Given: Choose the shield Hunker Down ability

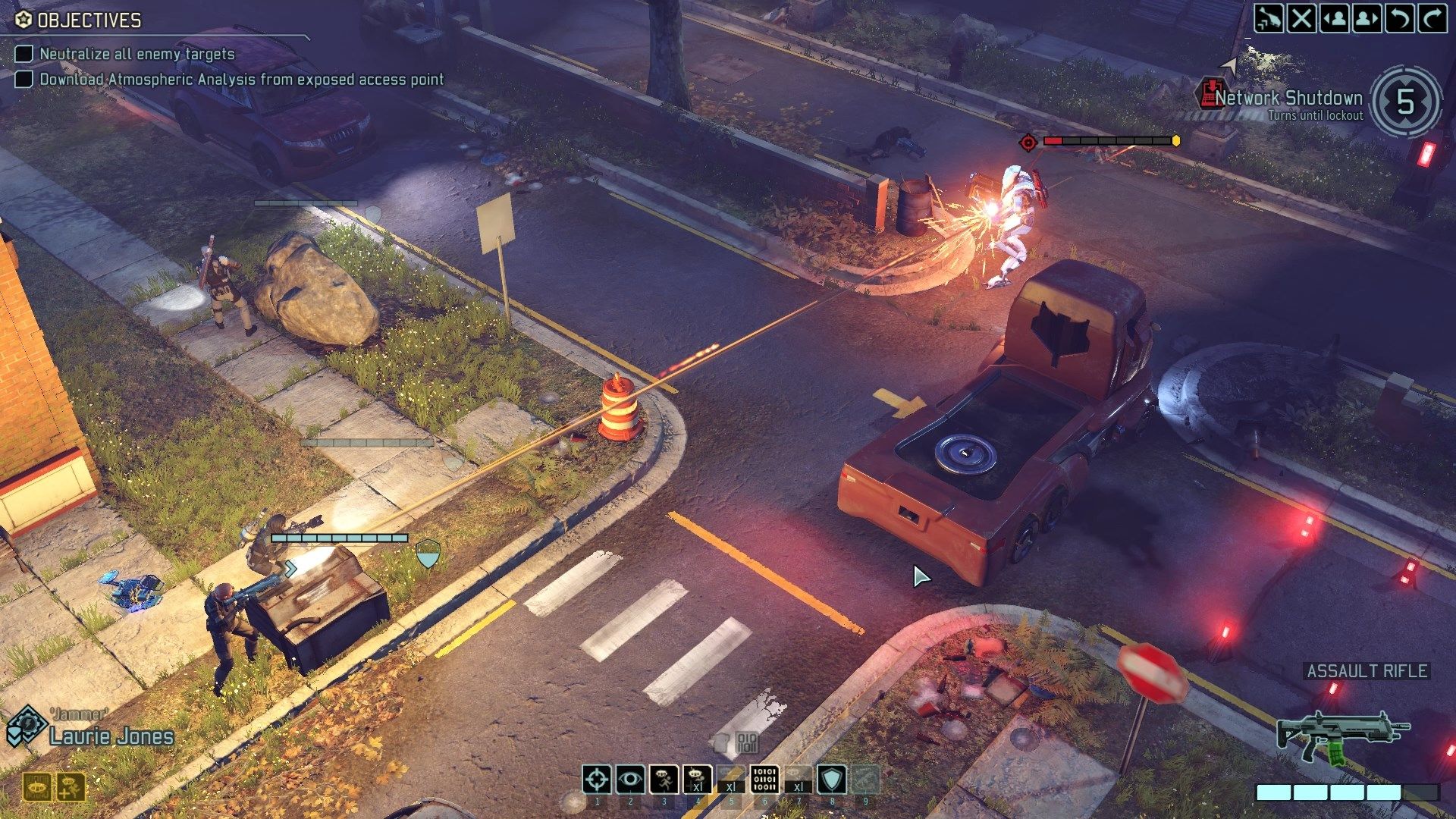Looking at the screenshot, I should (x=832, y=779).
